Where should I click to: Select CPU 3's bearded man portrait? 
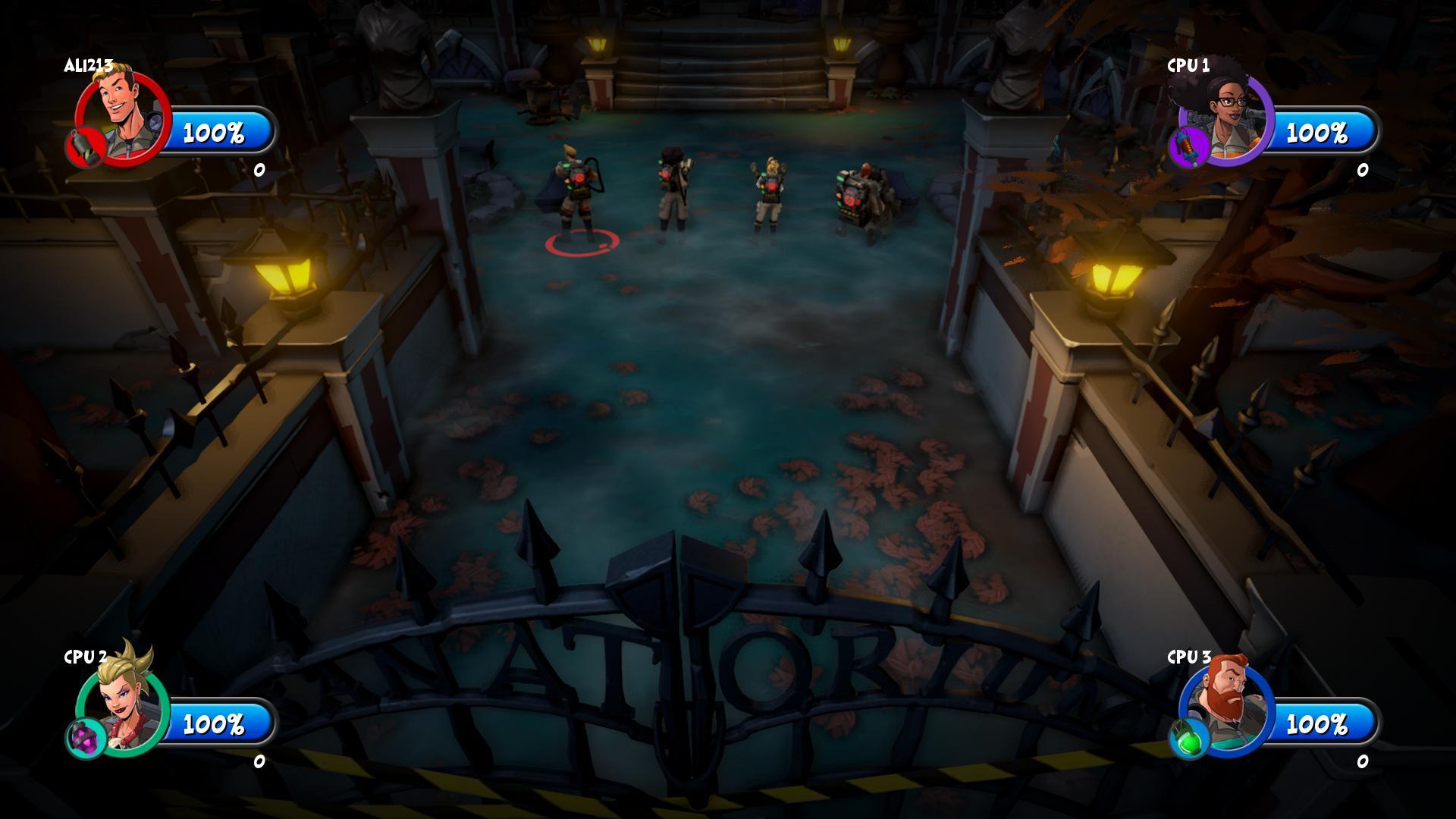coord(1227,703)
